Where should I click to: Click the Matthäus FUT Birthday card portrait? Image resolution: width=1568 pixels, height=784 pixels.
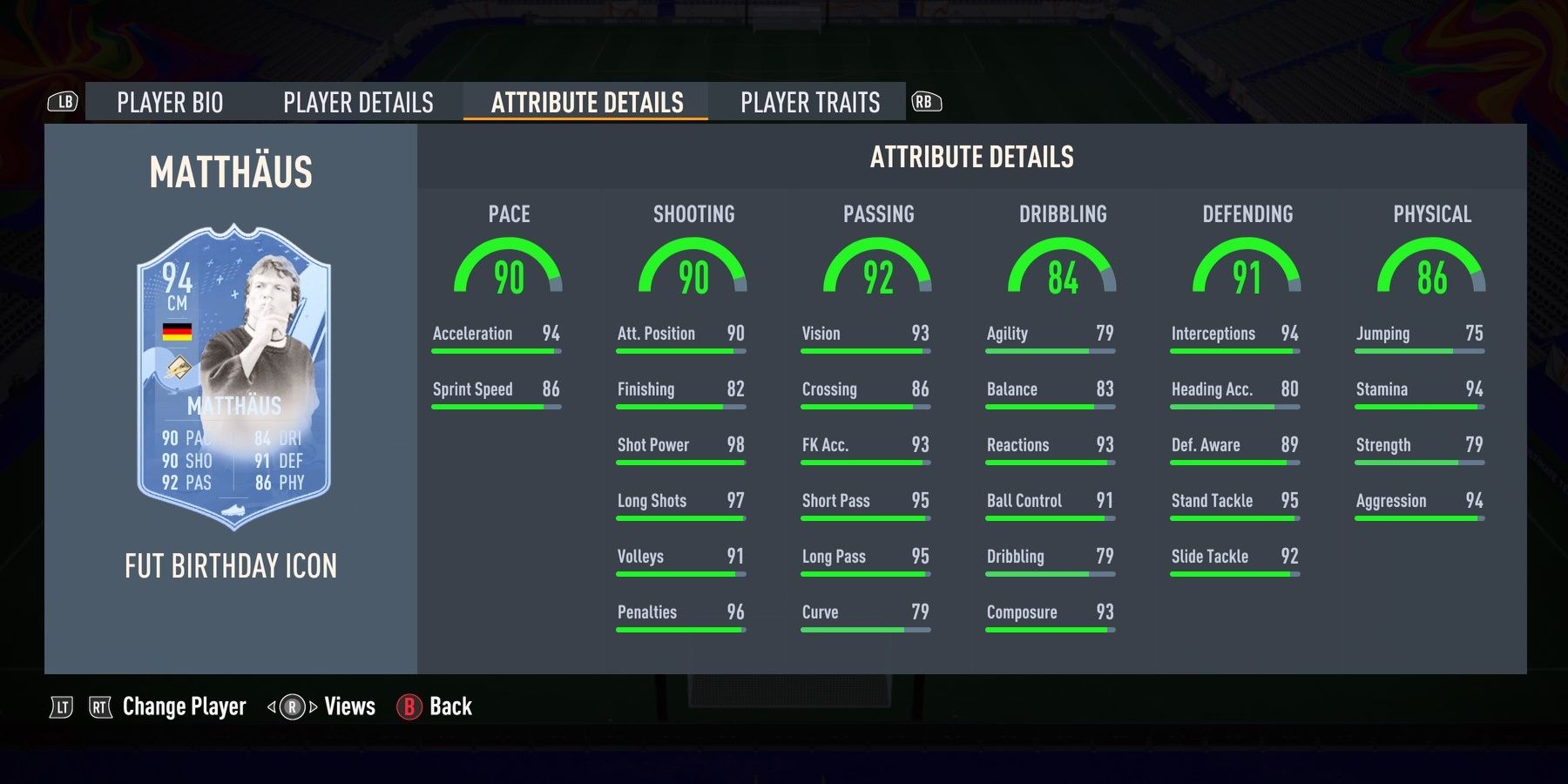pyautogui.click(x=231, y=375)
